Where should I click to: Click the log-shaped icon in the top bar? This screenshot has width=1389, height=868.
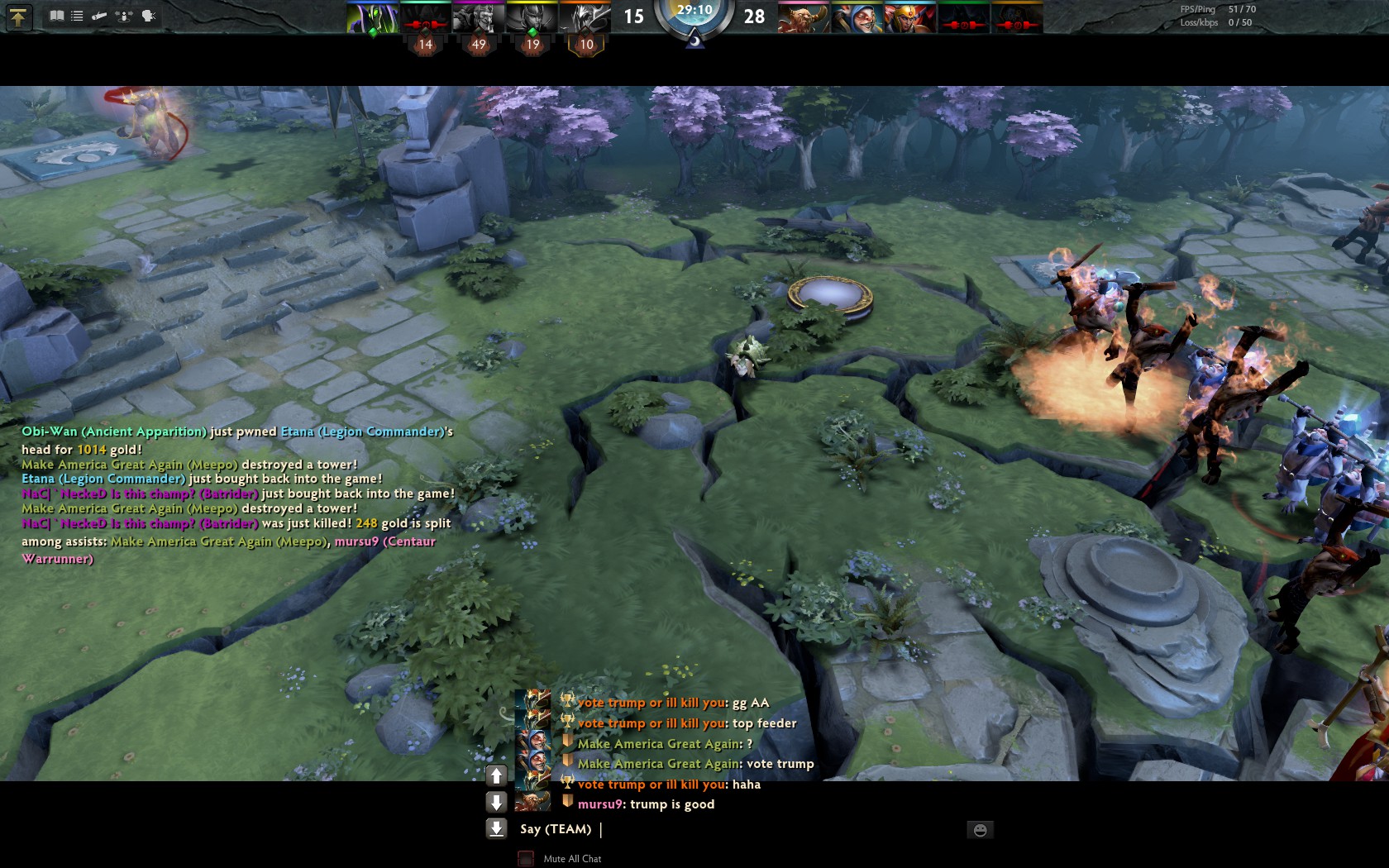click(x=99, y=16)
